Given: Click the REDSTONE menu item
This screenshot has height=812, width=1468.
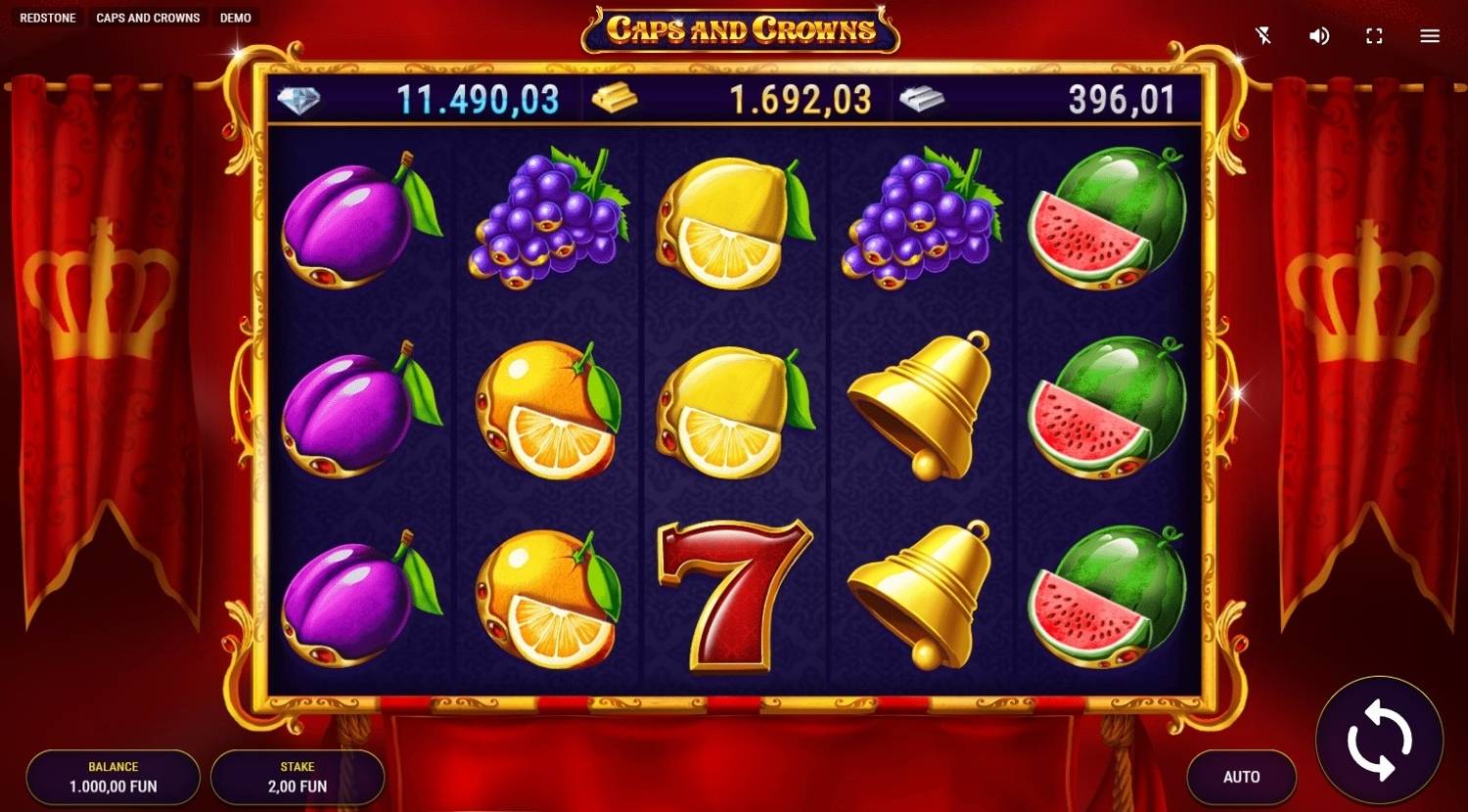Looking at the screenshot, I should [47, 17].
